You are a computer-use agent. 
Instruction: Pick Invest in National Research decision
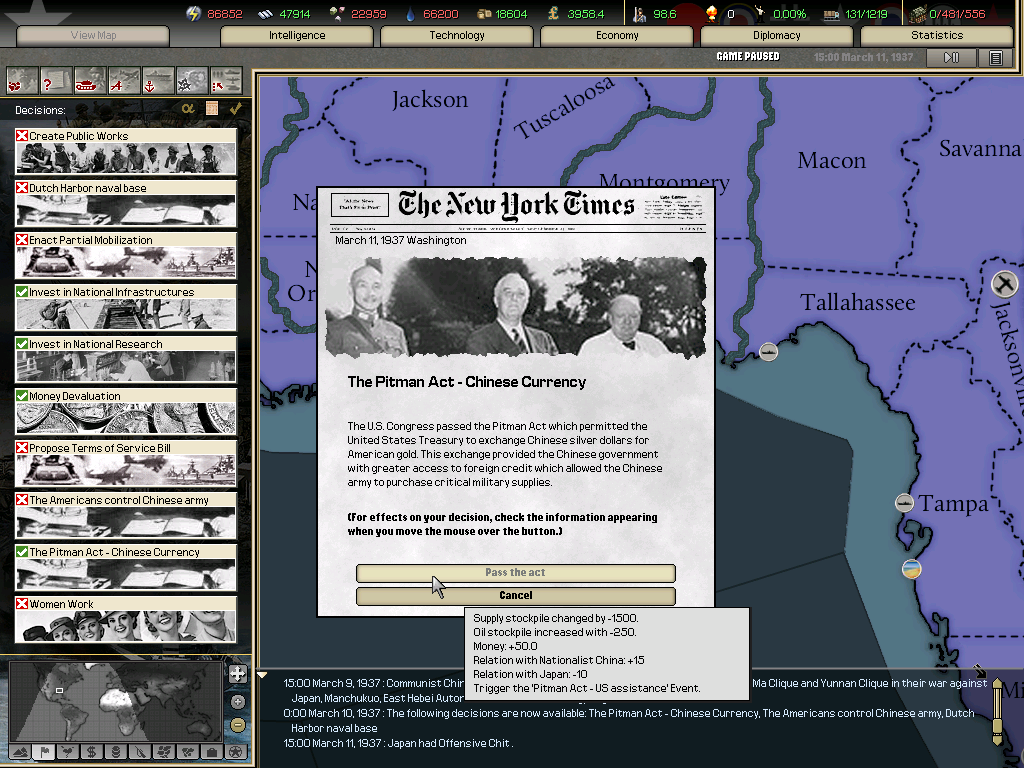(126, 359)
